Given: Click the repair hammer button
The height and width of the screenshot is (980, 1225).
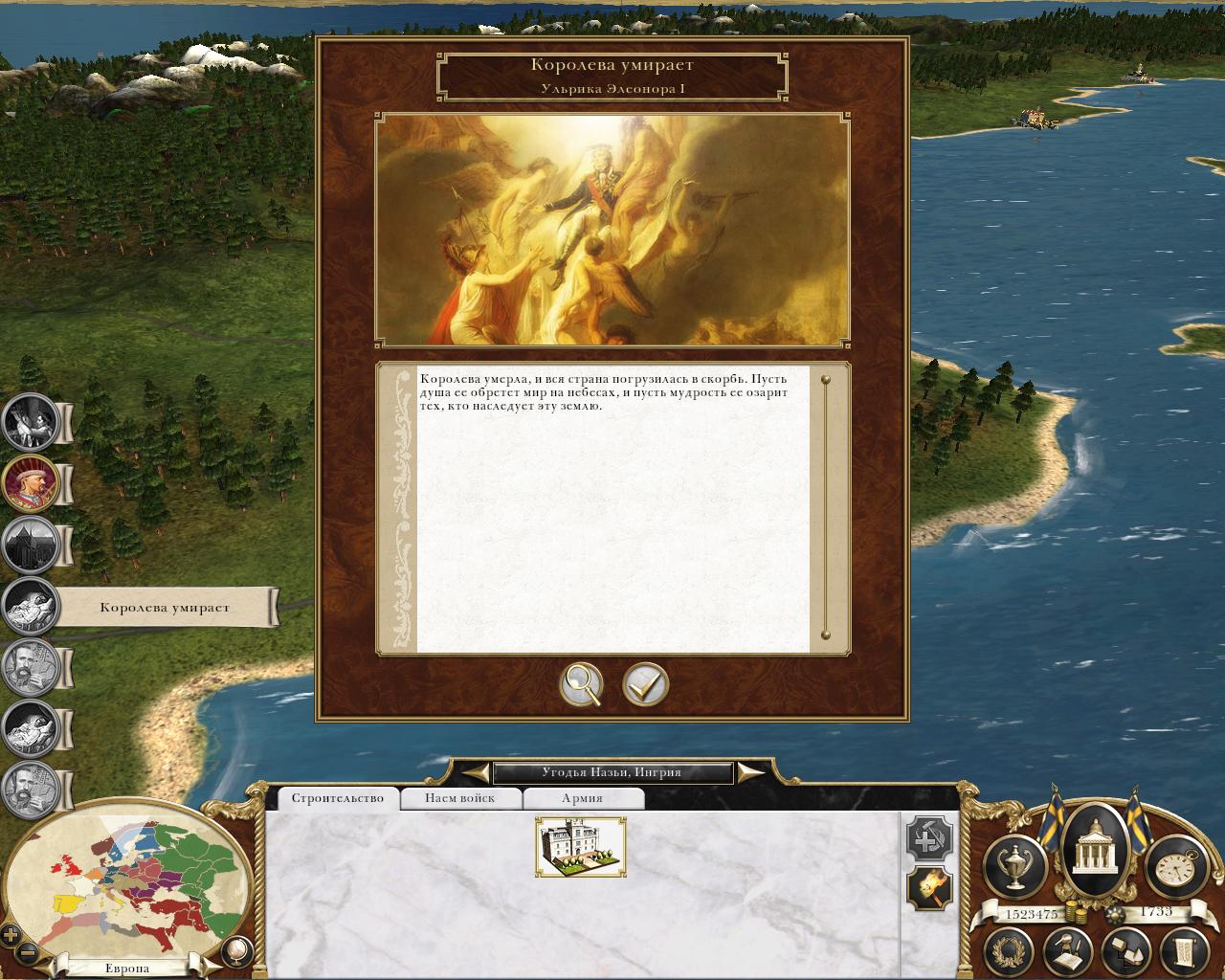Looking at the screenshot, I should point(929,839).
